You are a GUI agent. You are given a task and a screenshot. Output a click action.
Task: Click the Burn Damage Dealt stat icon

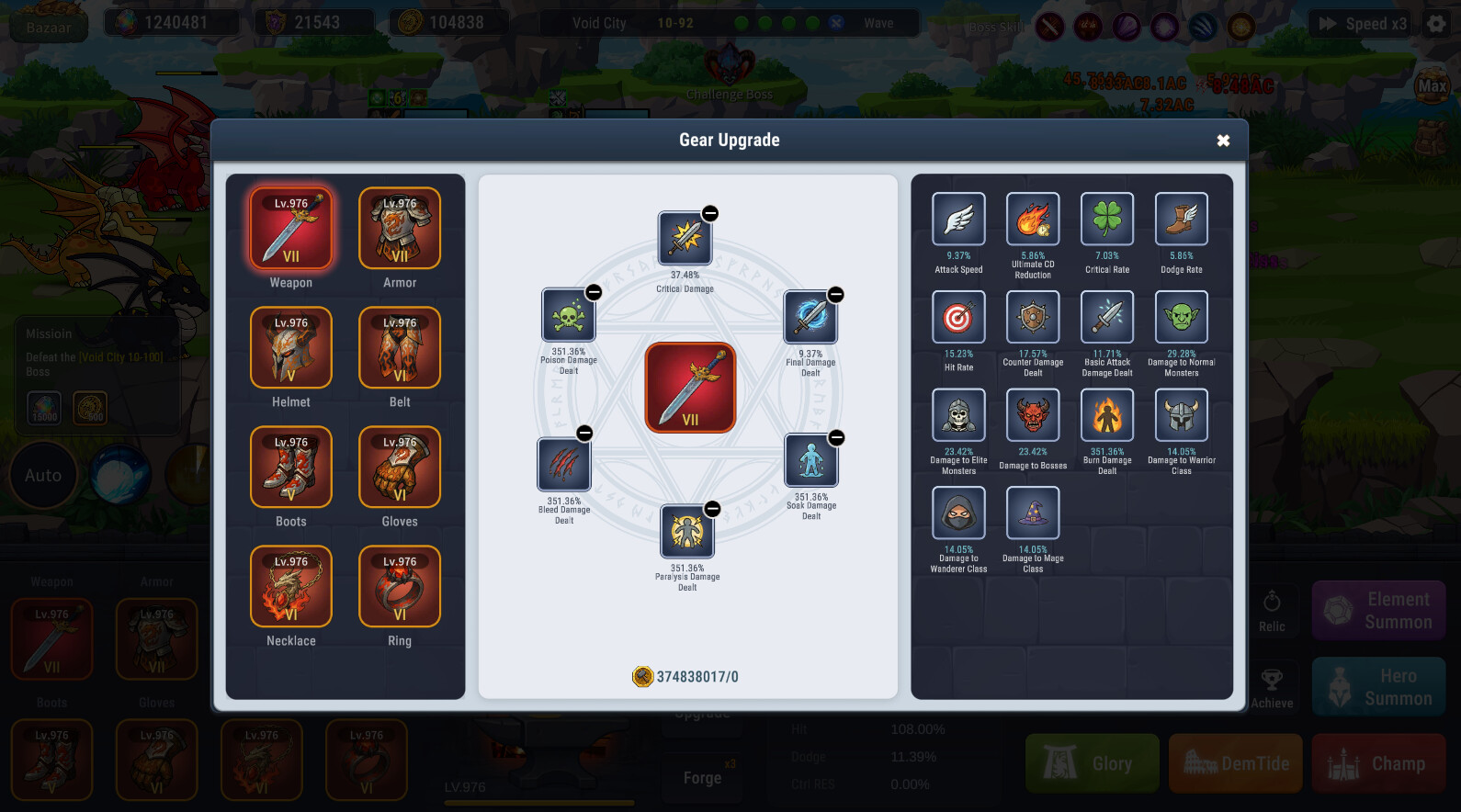[1106, 415]
